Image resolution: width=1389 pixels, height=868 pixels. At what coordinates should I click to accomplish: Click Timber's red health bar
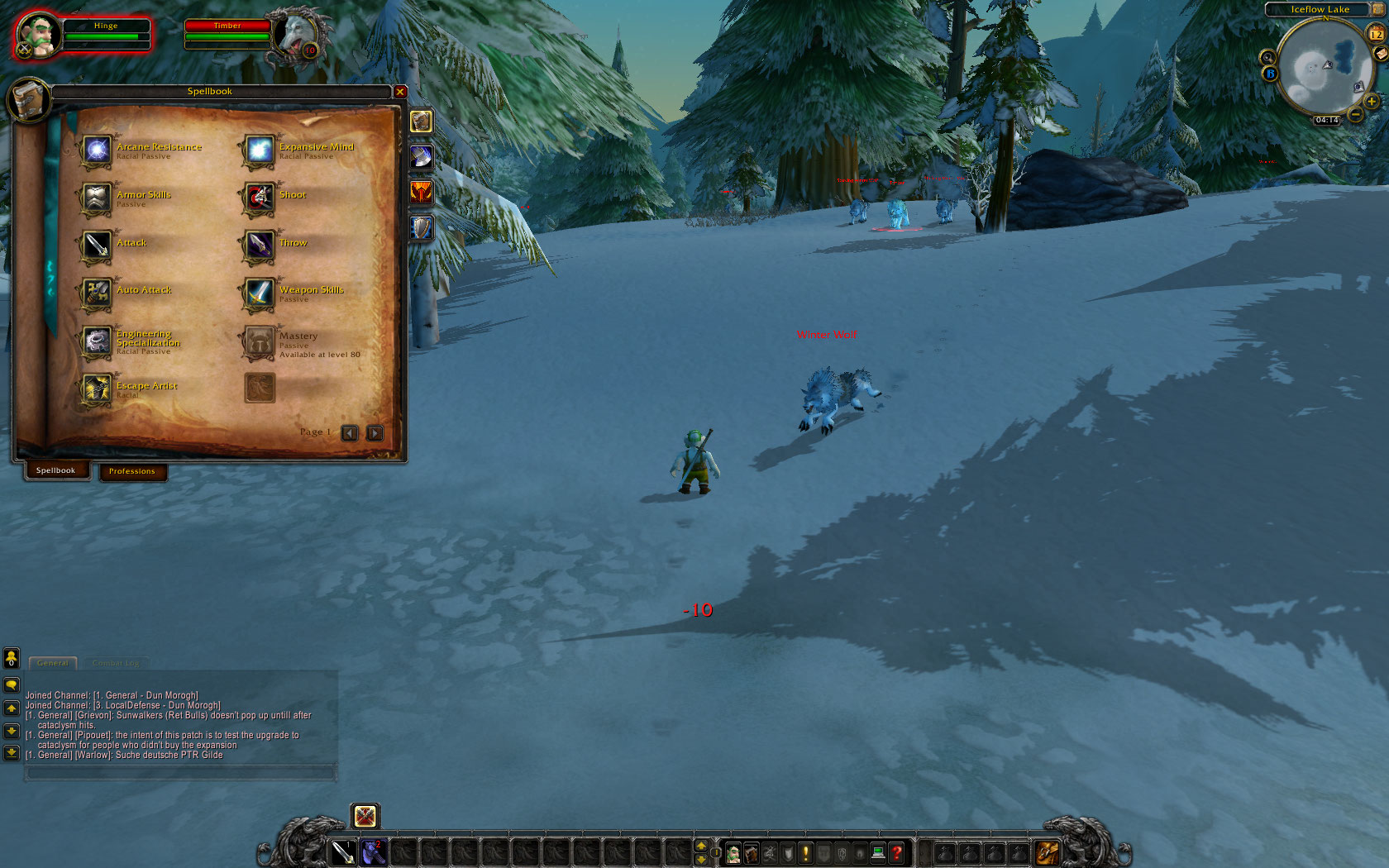click(x=229, y=25)
